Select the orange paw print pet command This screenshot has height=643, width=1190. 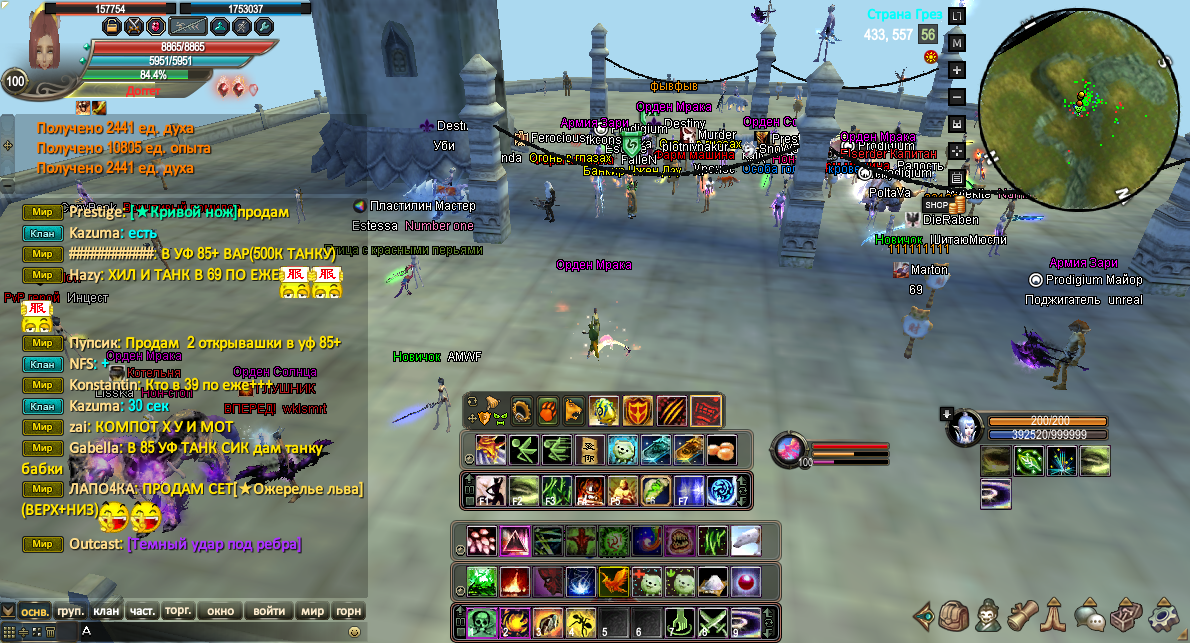[x=548, y=410]
